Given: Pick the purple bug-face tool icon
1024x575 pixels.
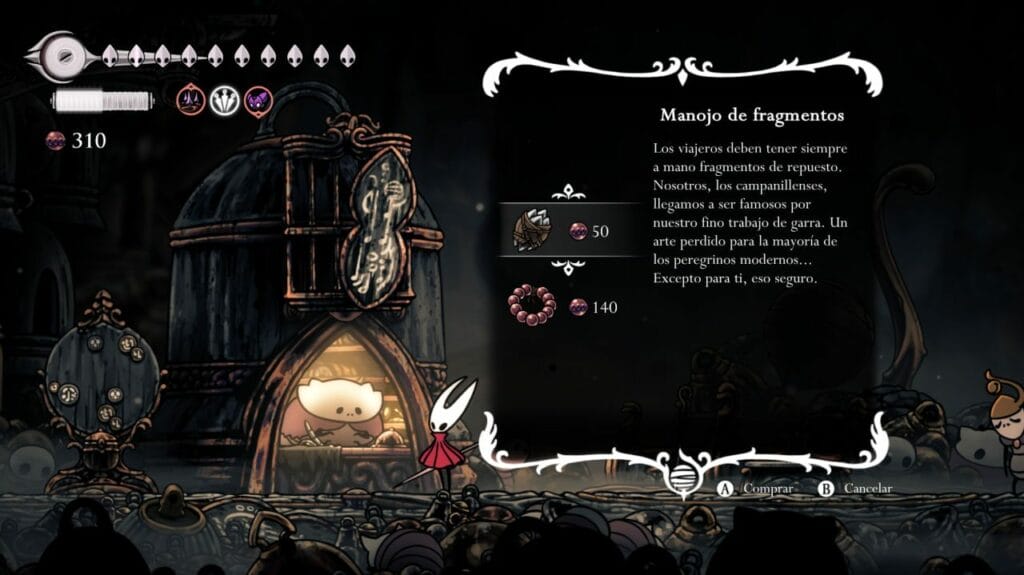Looking at the screenshot, I should click(258, 99).
